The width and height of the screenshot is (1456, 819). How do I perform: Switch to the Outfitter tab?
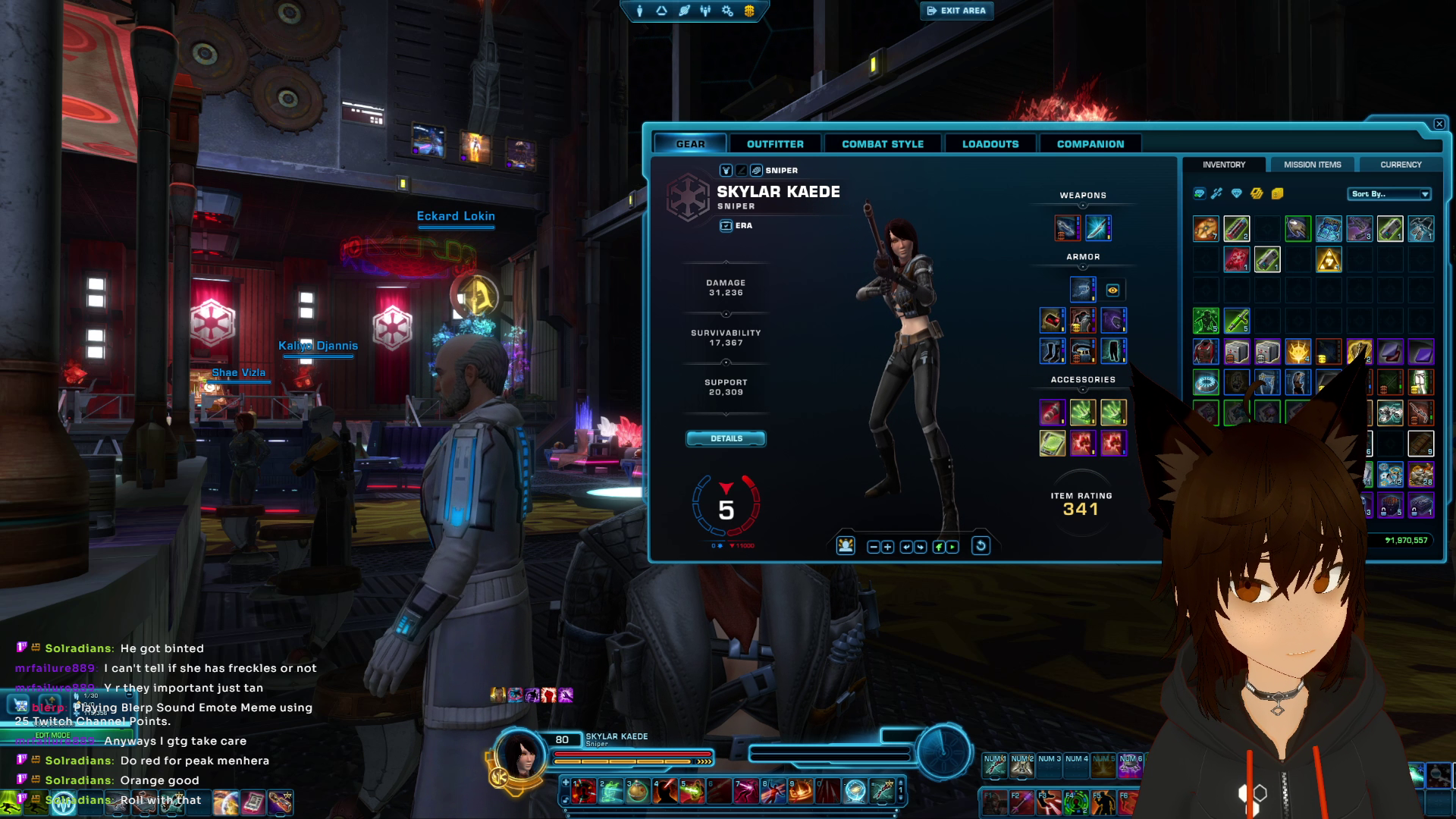[774, 144]
